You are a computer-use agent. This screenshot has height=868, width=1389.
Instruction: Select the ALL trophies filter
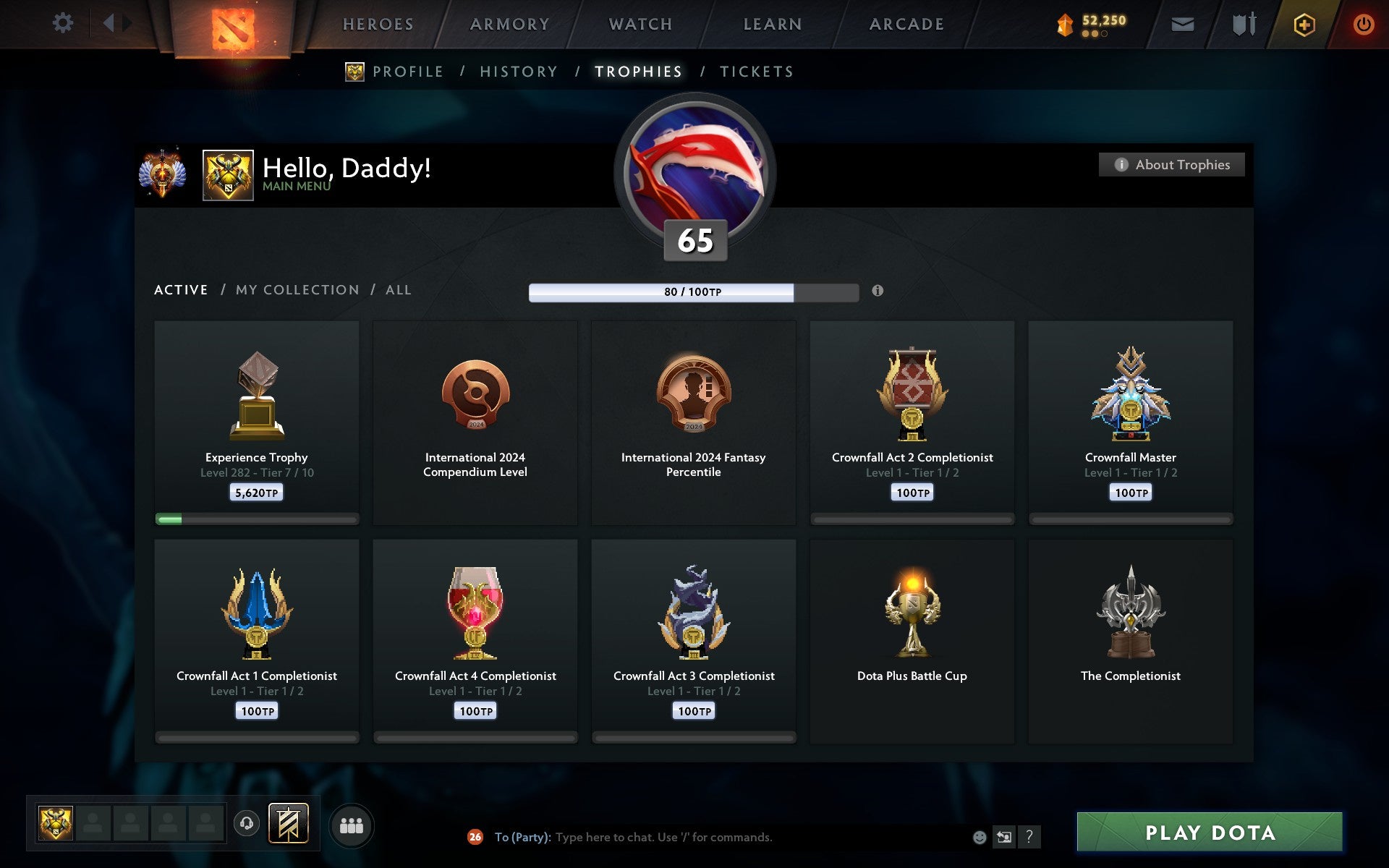[x=399, y=289]
